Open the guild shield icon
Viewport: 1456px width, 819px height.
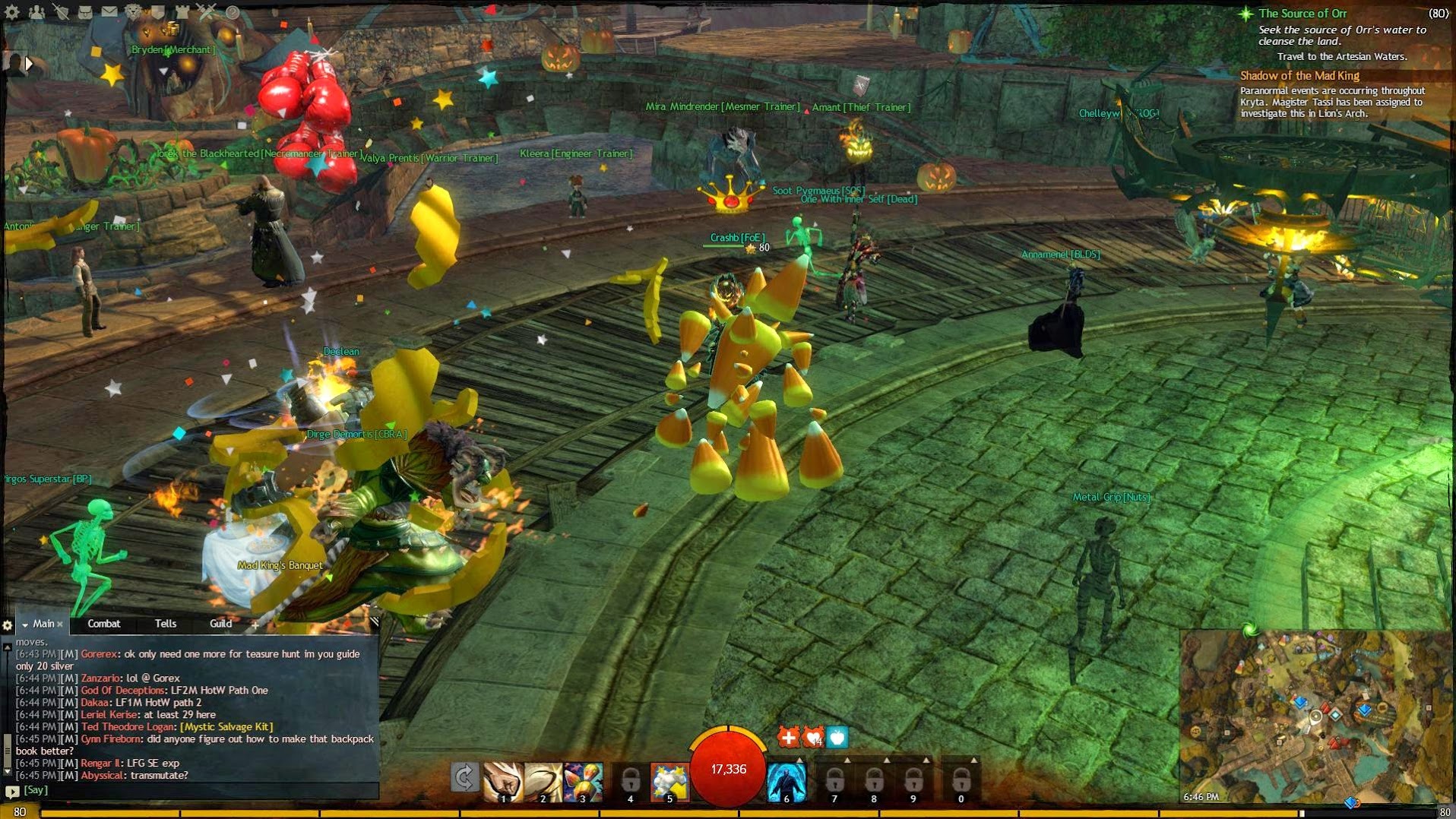pyautogui.click(x=158, y=11)
